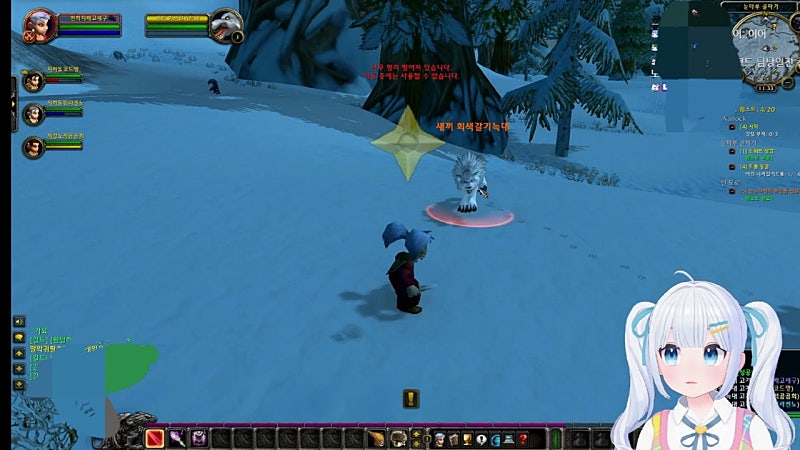Toggle the voice chat speaker button
The image size is (800, 450).
19,321
